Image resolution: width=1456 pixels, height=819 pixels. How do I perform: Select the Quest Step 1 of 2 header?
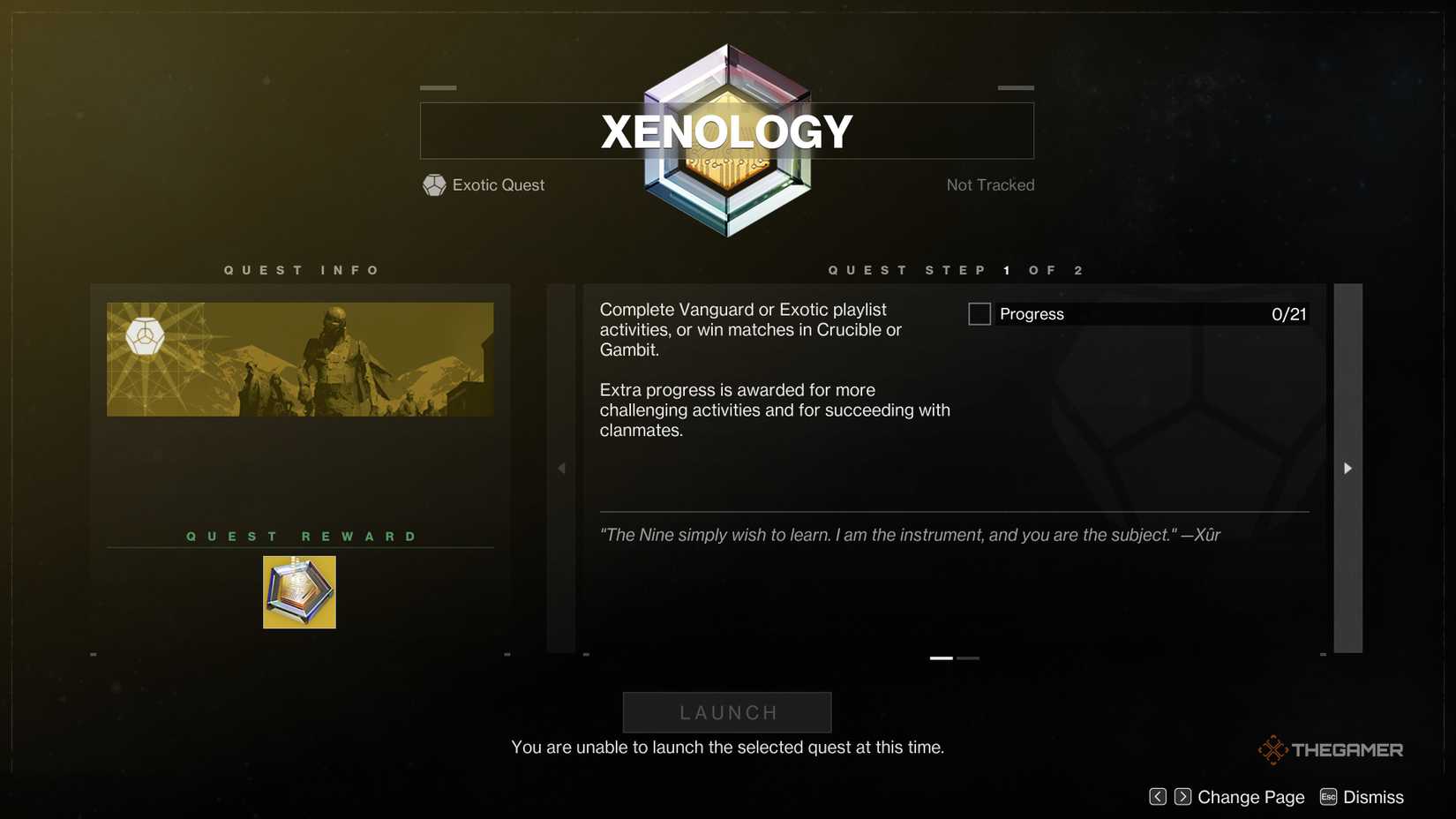[x=955, y=270]
